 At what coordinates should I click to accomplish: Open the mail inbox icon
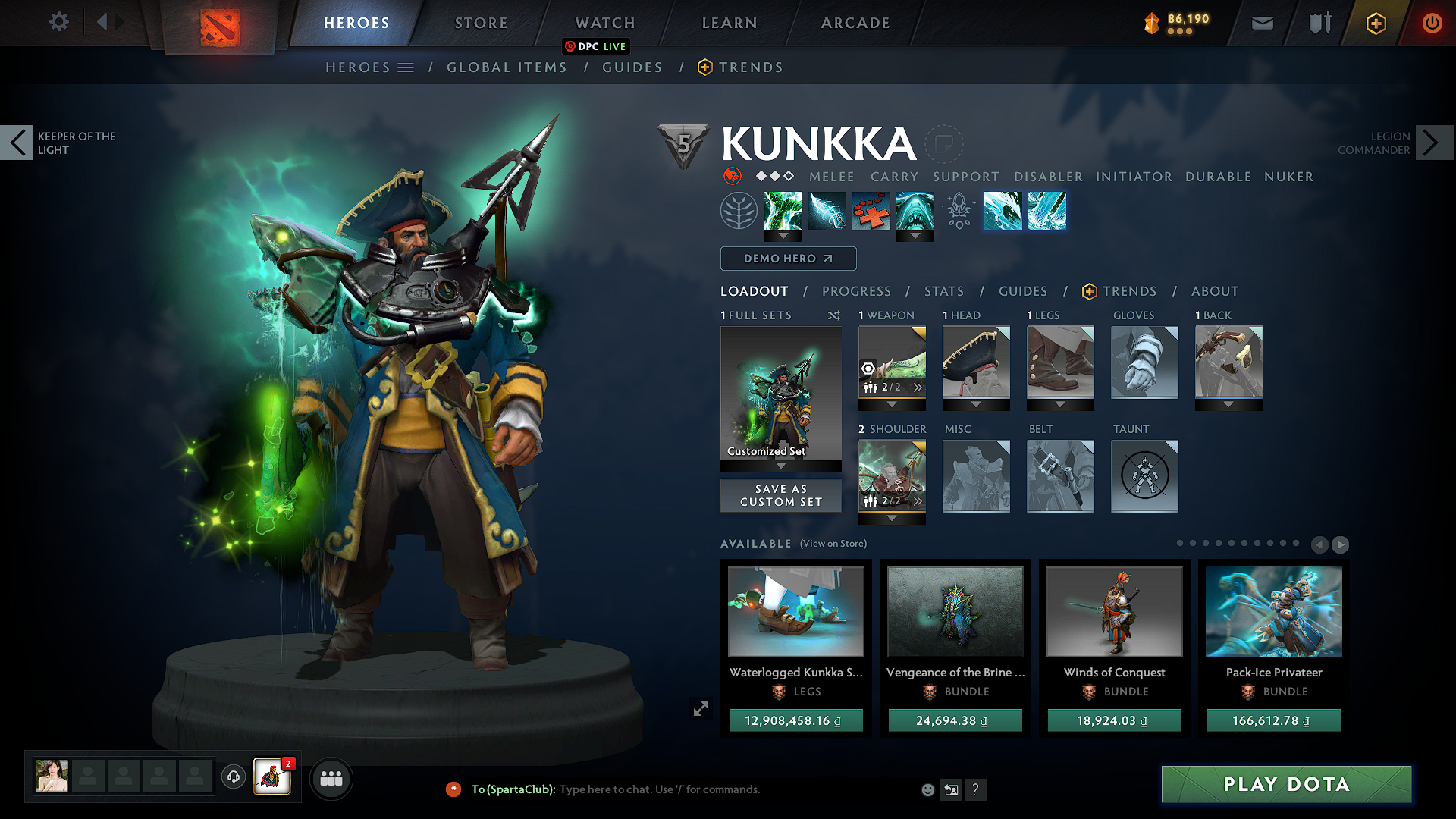click(1261, 23)
